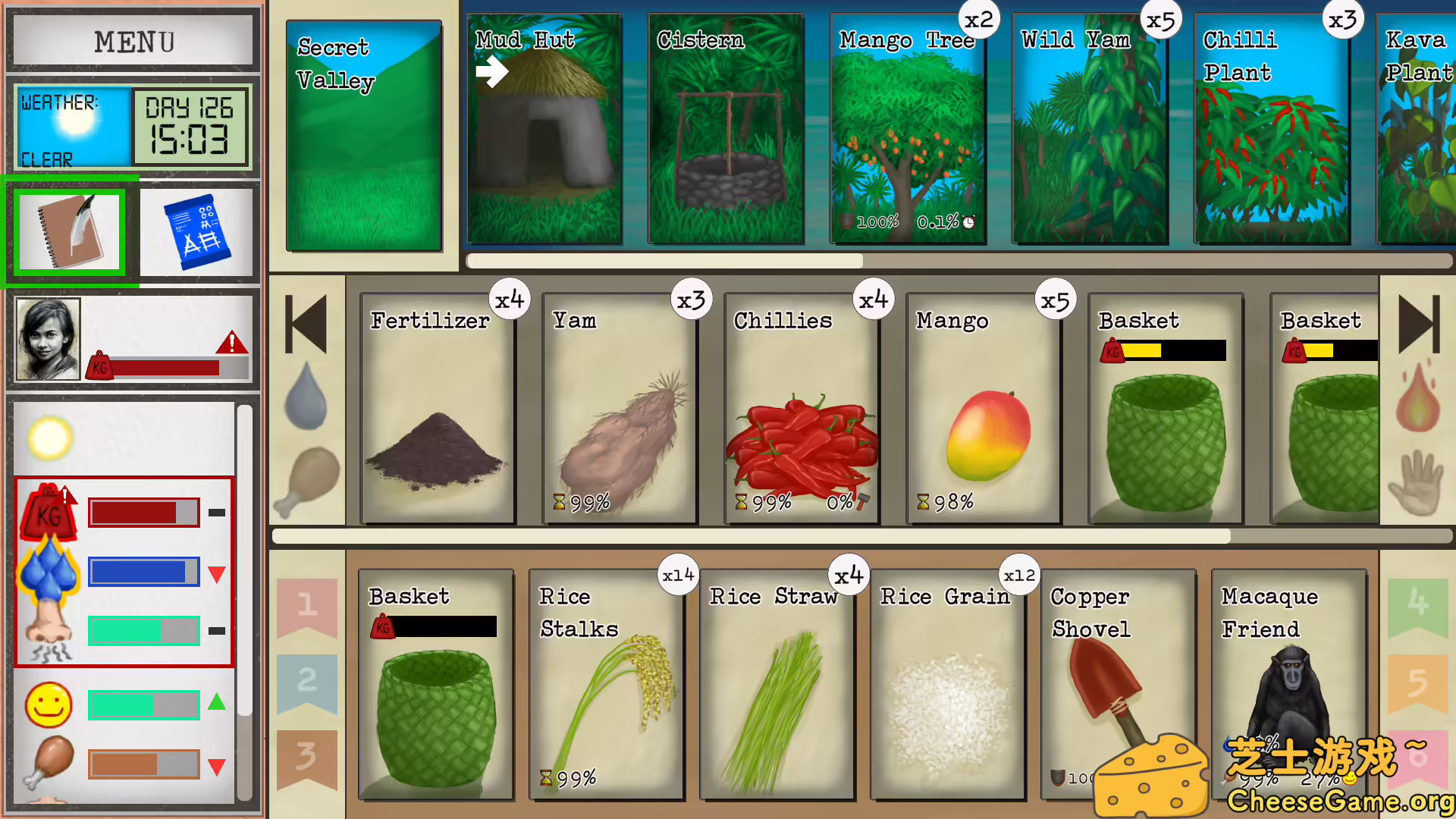Open the blueprints crafting icon
Image resolution: width=1456 pixels, height=819 pixels.
(199, 231)
